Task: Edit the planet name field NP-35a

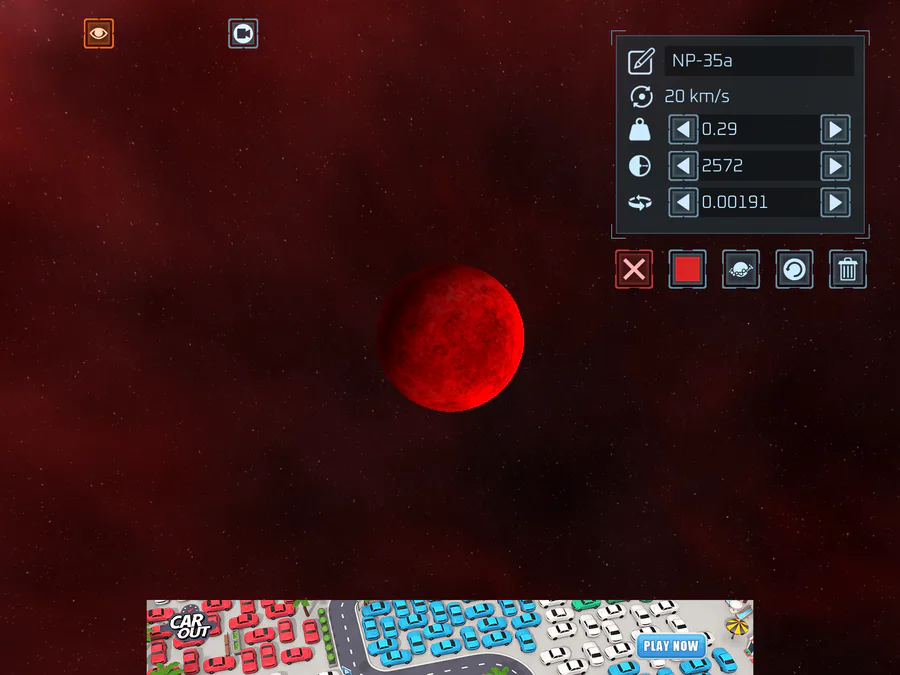Action: click(758, 61)
